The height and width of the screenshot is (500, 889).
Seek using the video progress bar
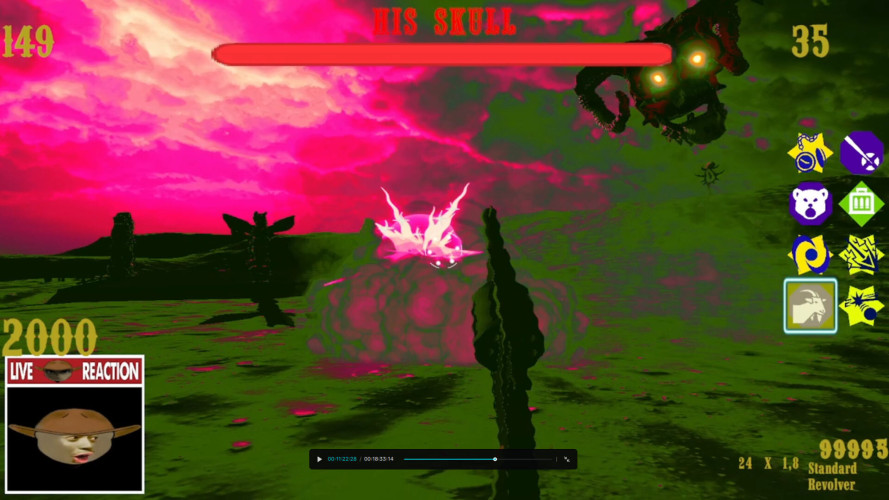[478, 459]
